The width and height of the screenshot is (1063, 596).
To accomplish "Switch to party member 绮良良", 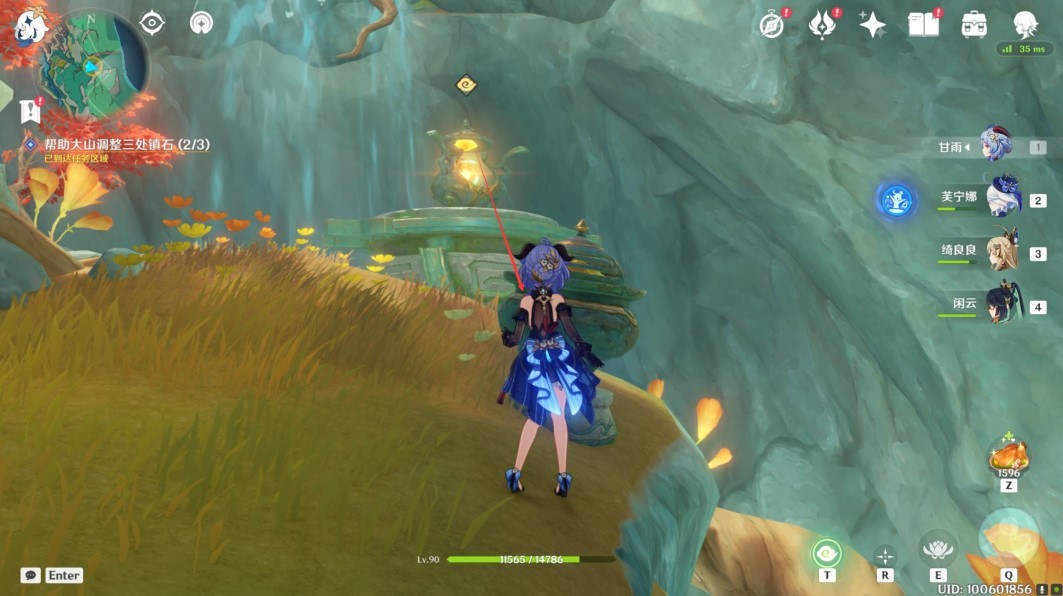I will coord(1003,250).
